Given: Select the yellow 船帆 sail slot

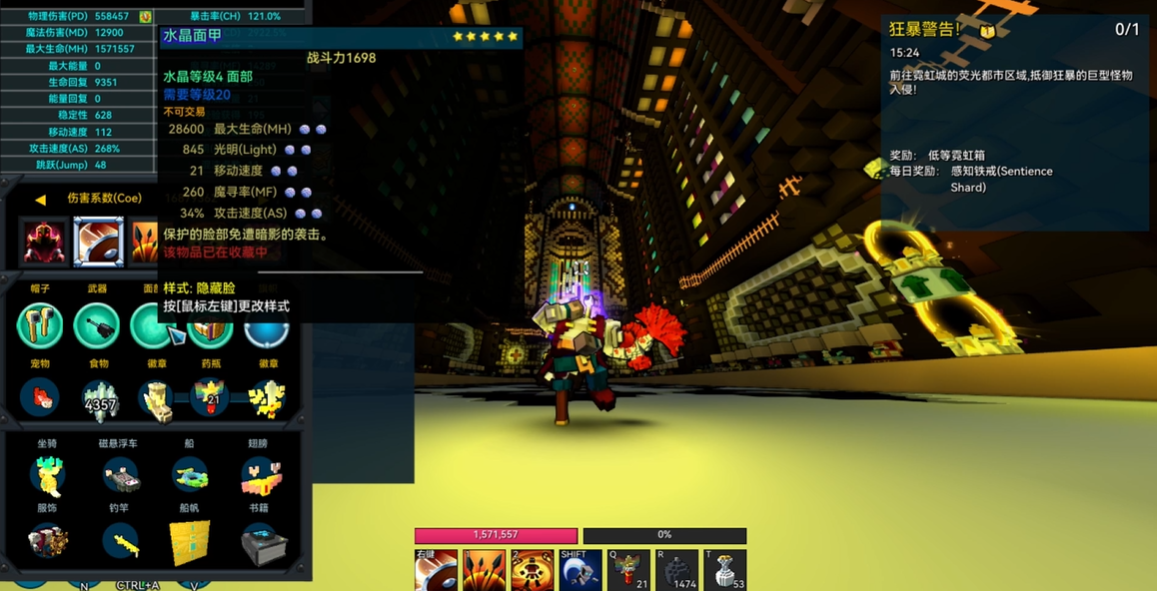Looking at the screenshot, I should [190, 542].
